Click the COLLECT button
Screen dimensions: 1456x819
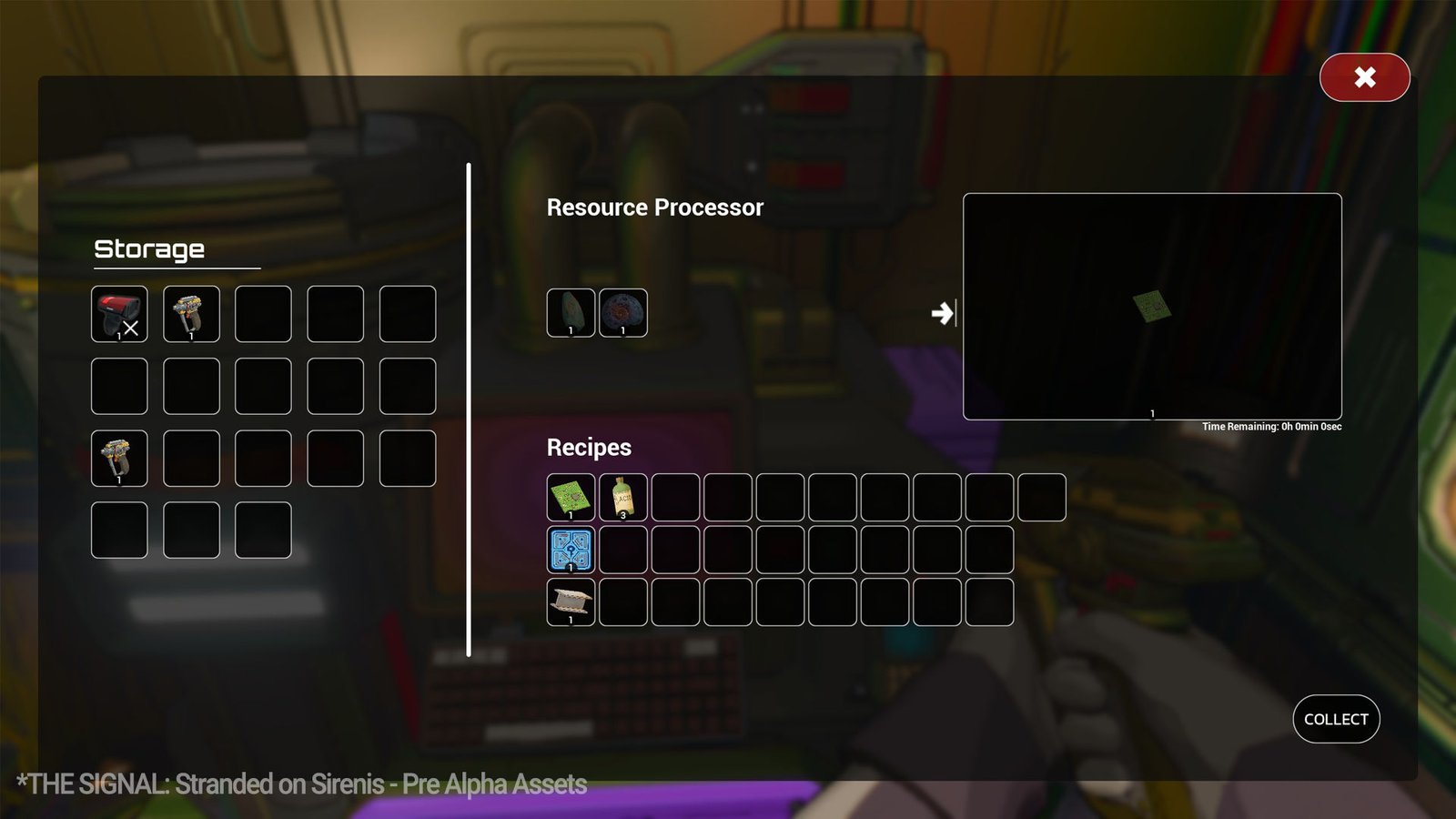pyautogui.click(x=1336, y=719)
